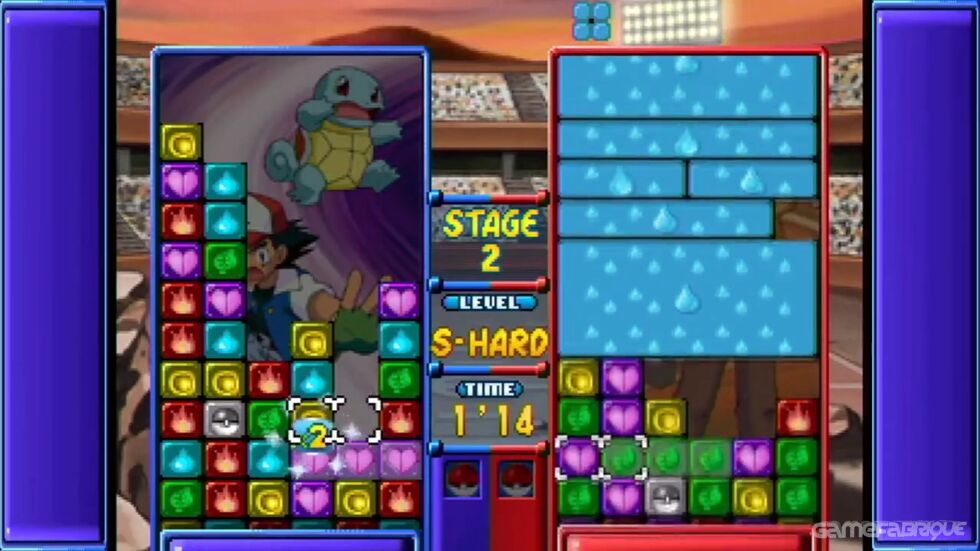Click the green tile inside the red board's cursor
The width and height of the screenshot is (980, 551).
(x=623, y=457)
